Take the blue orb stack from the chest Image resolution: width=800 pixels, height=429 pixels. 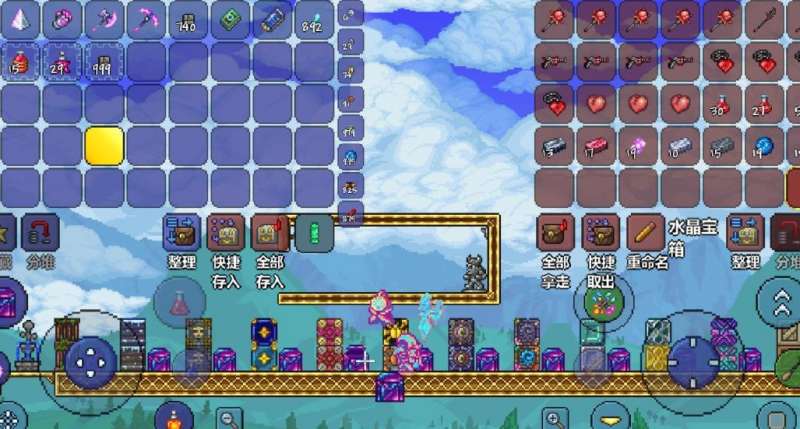click(765, 146)
